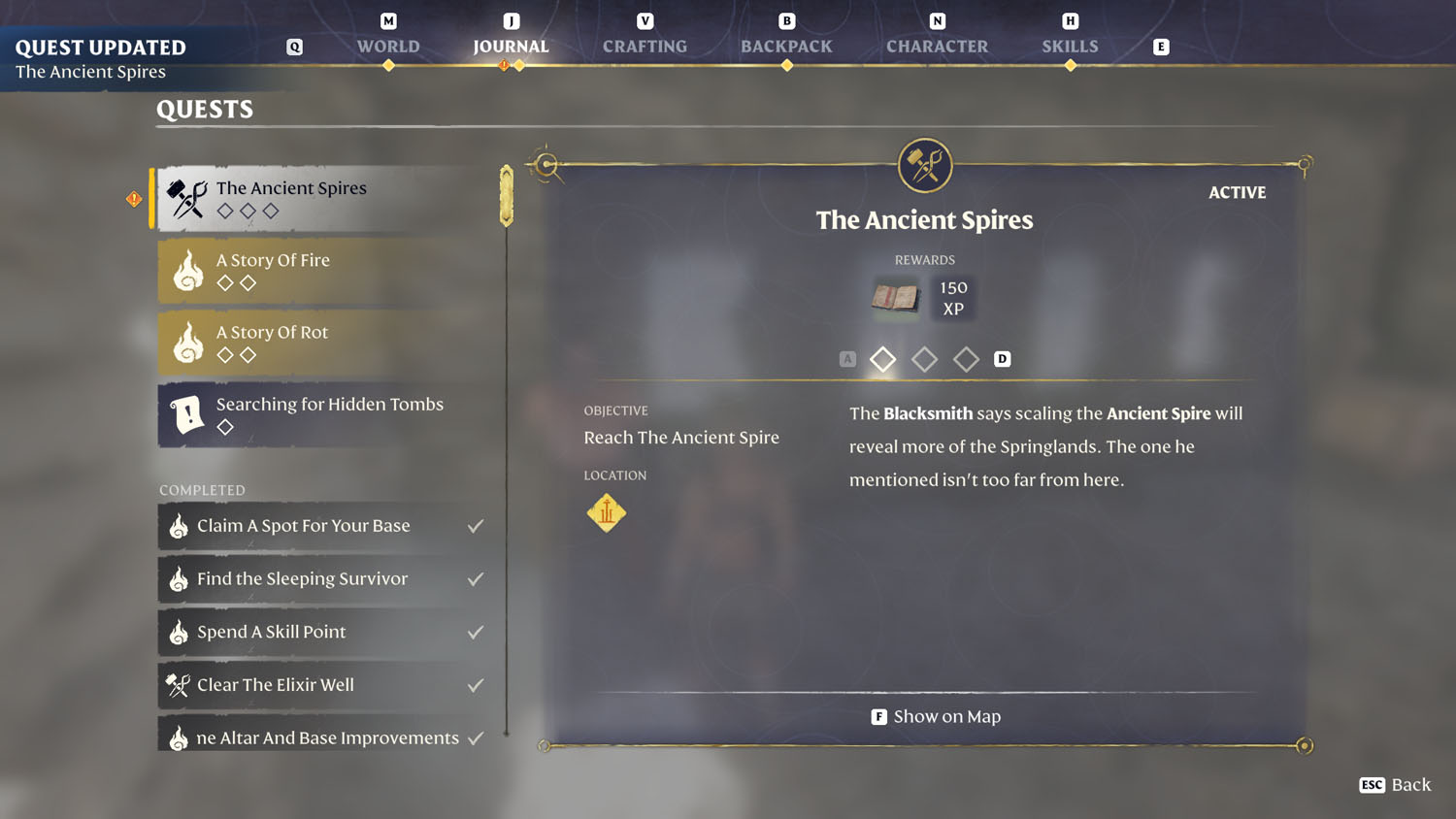Image resolution: width=1456 pixels, height=819 pixels.
Task: Go back from the journal screen
Action: click(1395, 785)
